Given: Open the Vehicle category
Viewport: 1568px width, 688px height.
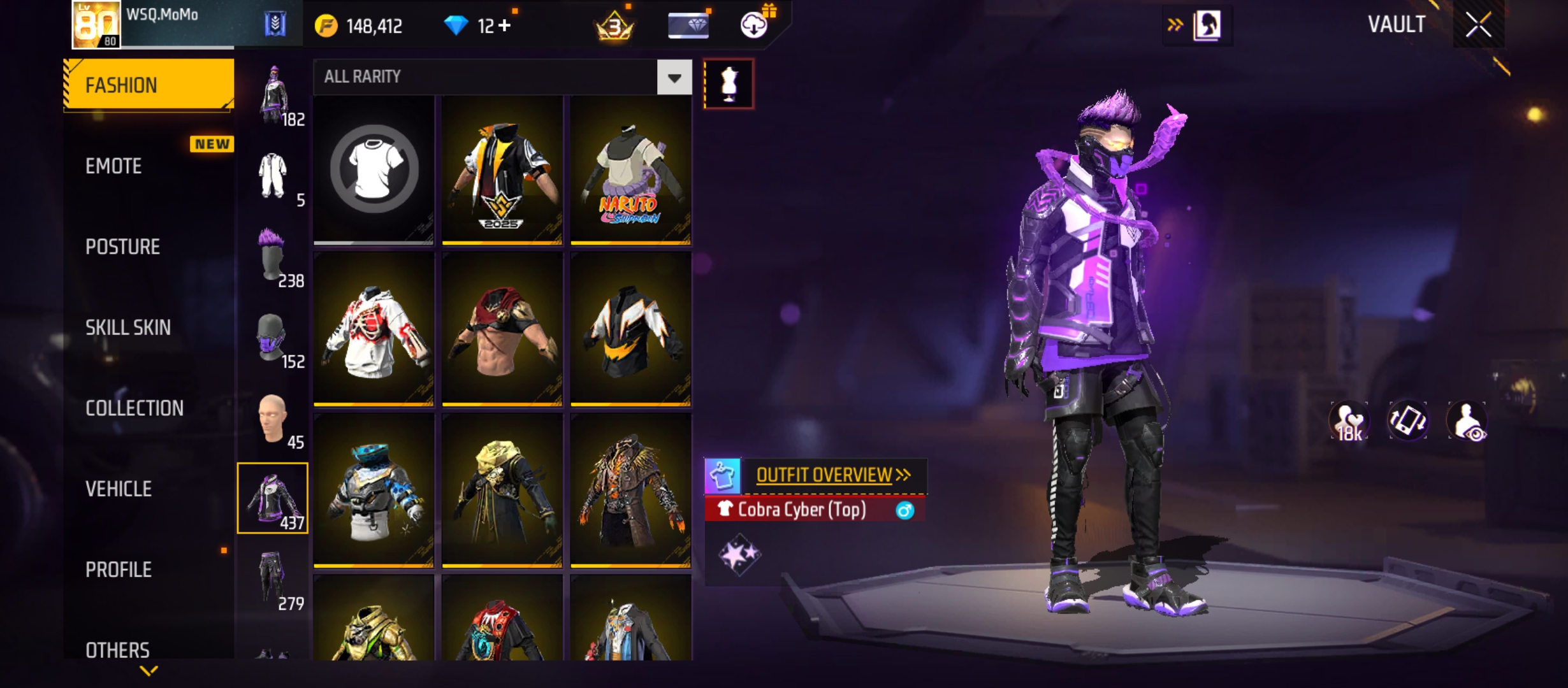Looking at the screenshot, I should 119,489.
